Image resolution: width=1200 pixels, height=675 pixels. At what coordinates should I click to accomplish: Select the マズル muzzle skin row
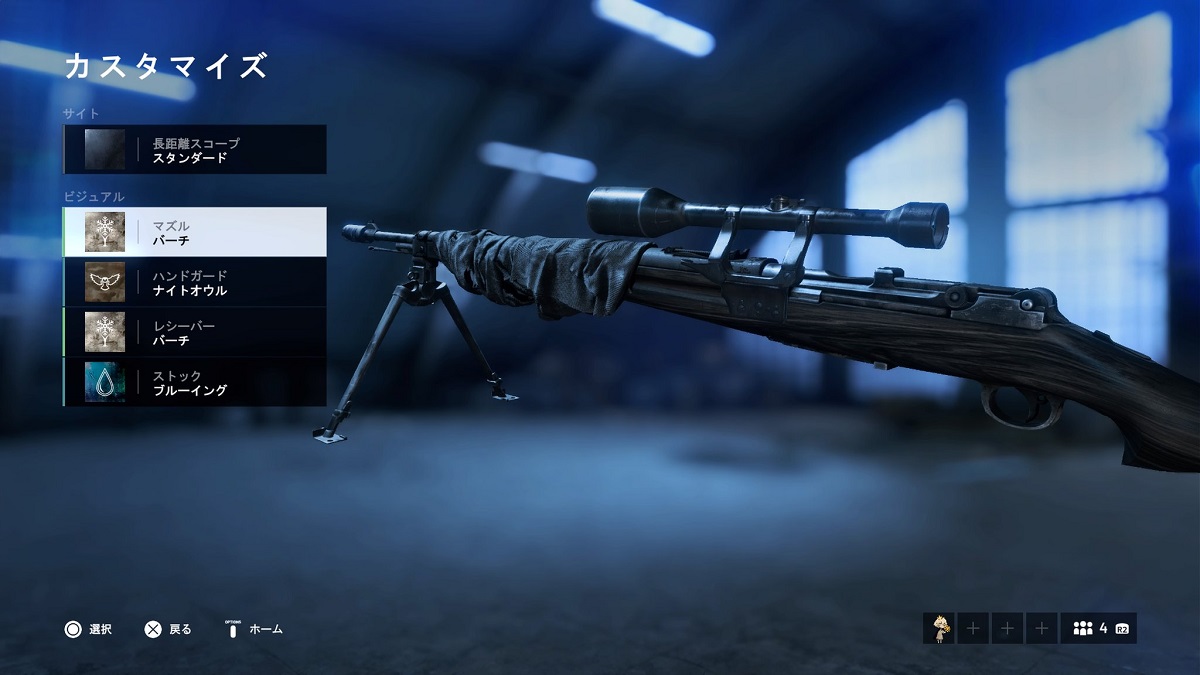[x=195, y=232]
